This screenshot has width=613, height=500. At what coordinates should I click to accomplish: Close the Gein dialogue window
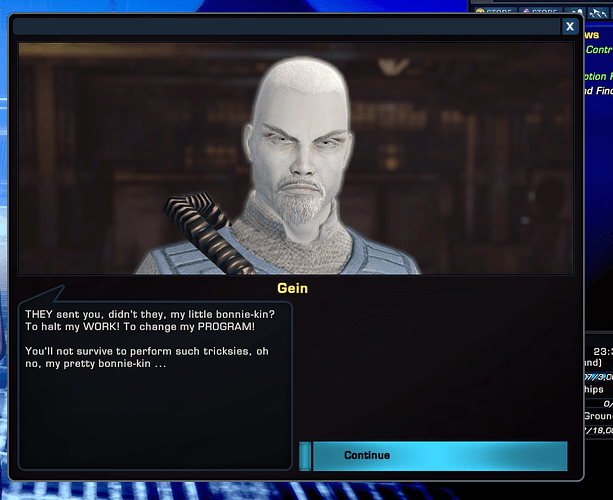click(x=569, y=27)
